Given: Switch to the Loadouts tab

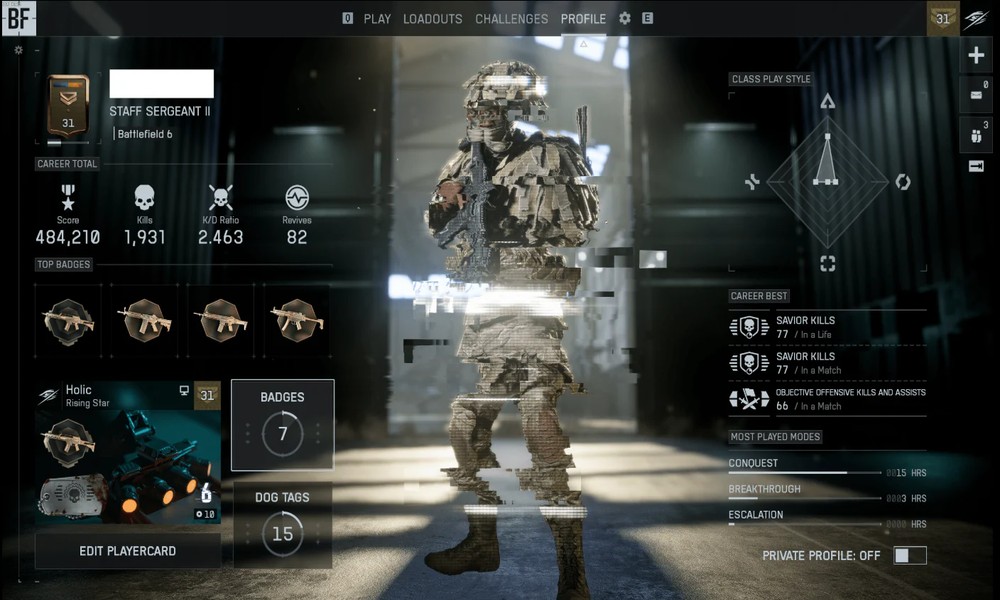Looking at the screenshot, I should (432, 18).
